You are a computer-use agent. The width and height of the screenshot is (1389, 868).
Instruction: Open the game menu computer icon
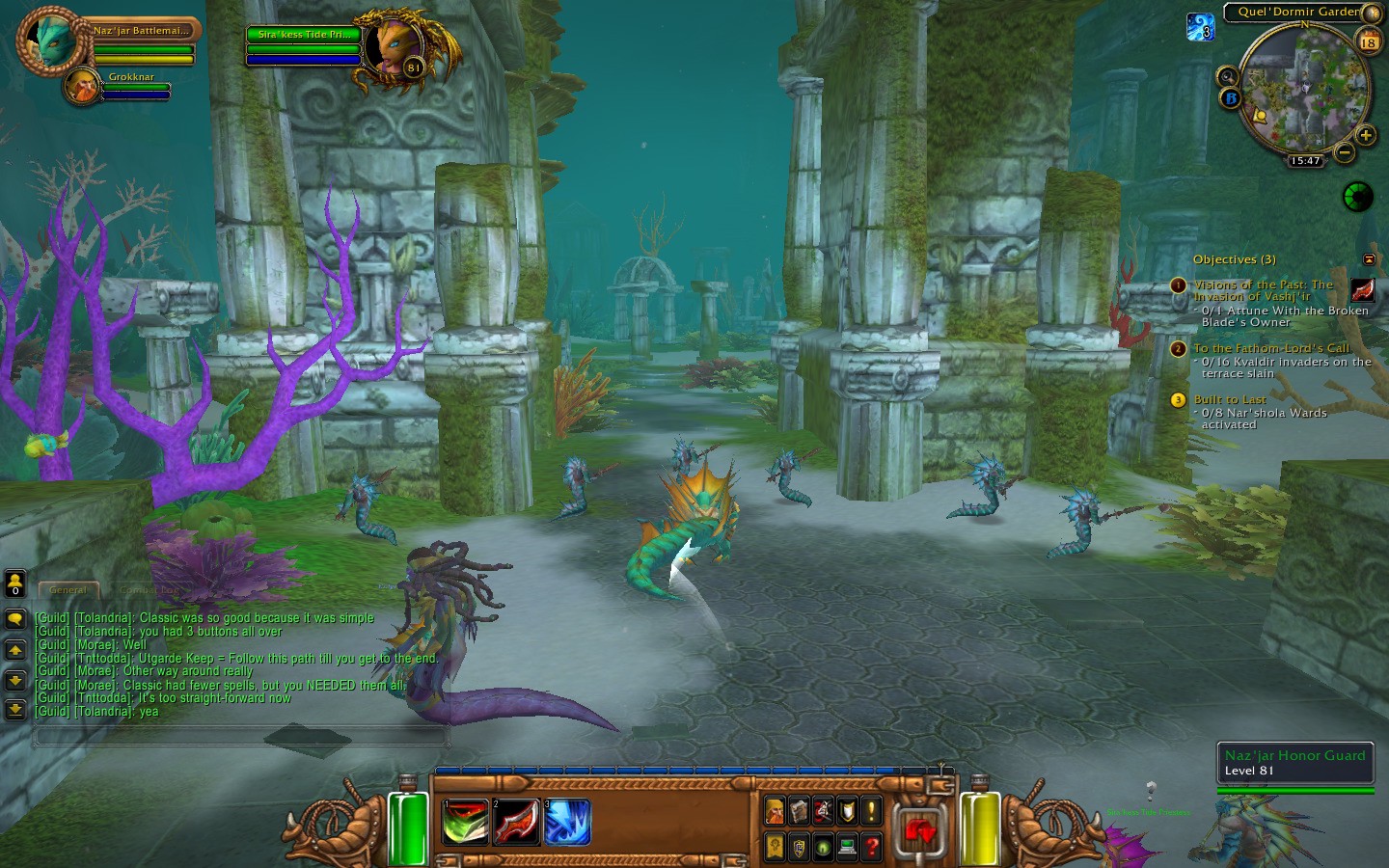(x=847, y=847)
